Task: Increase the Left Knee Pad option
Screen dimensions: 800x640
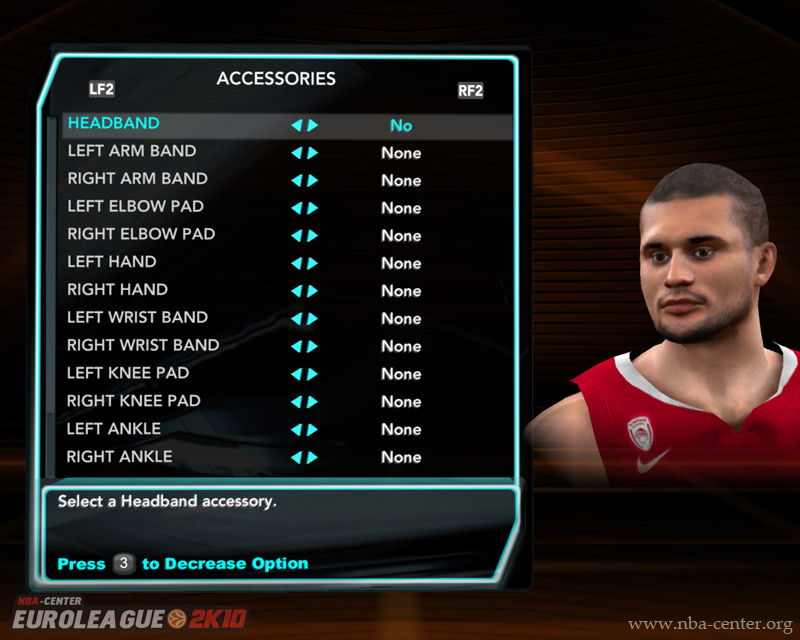Action: tap(313, 374)
